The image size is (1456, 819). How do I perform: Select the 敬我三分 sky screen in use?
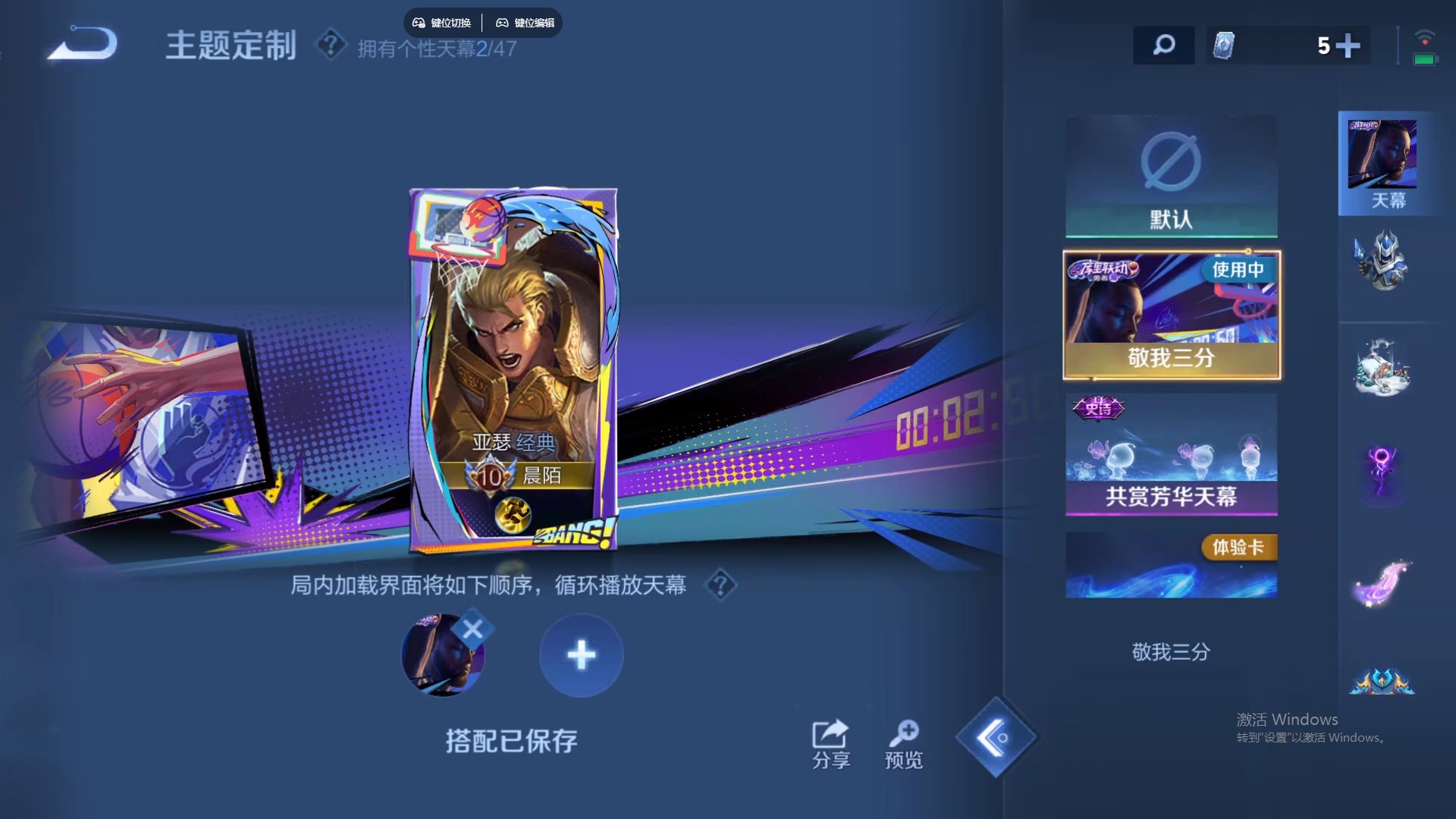coord(1170,315)
